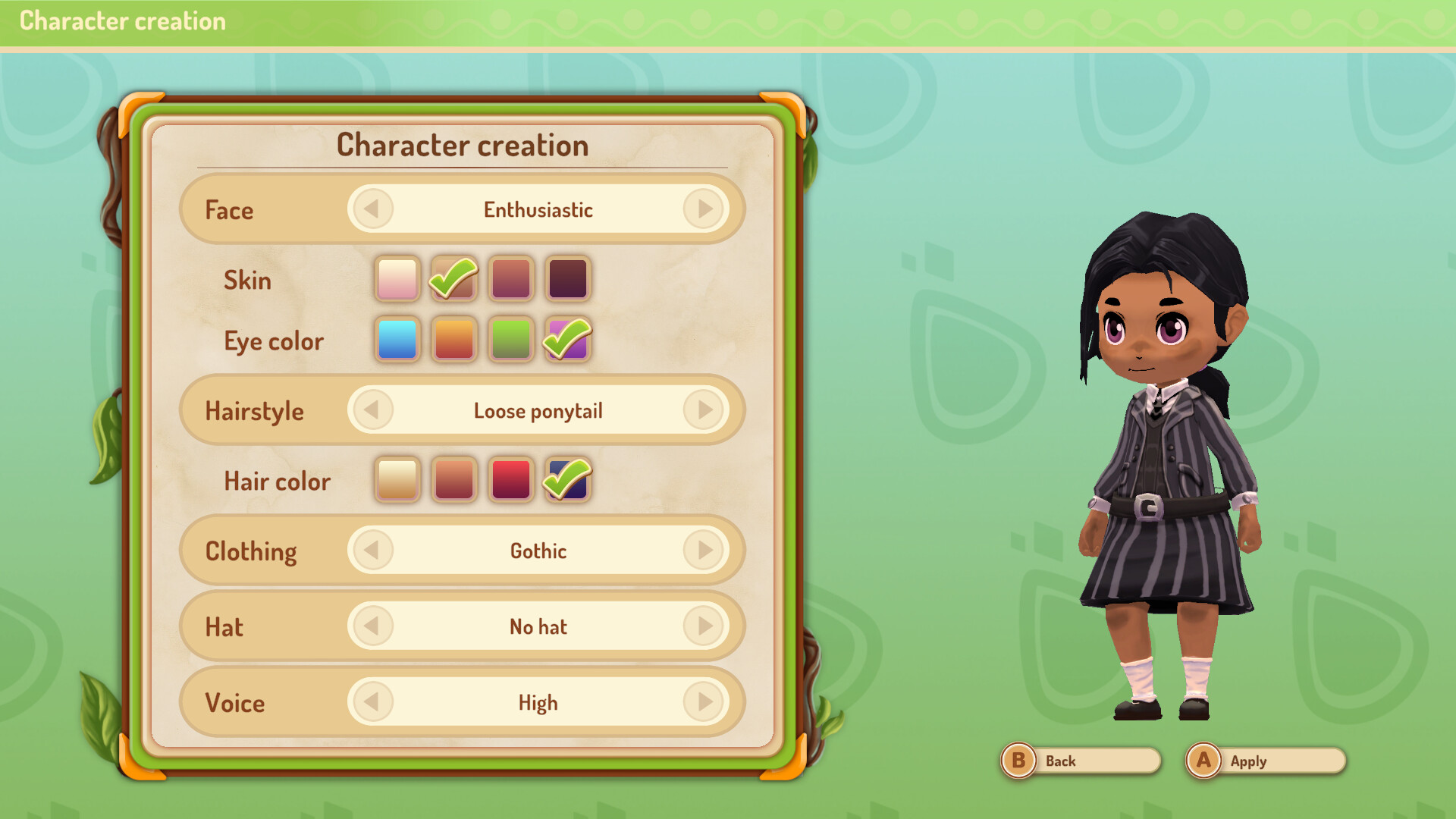Viewport: 1456px width, 819px height.
Task: Select the darkest skin tone swatch
Action: tap(567, 278)
